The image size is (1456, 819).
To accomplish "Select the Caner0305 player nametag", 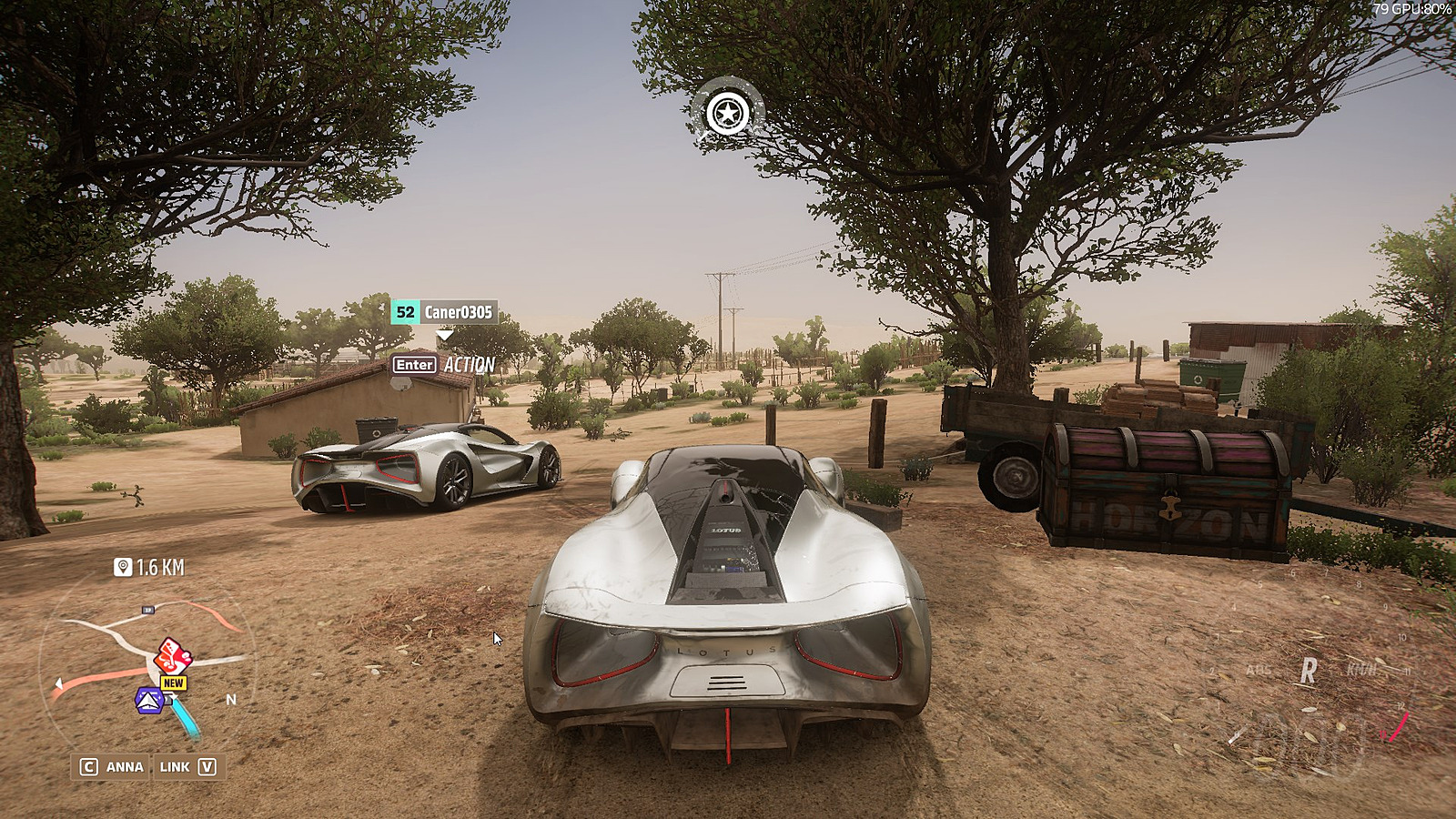I will 444,312.
